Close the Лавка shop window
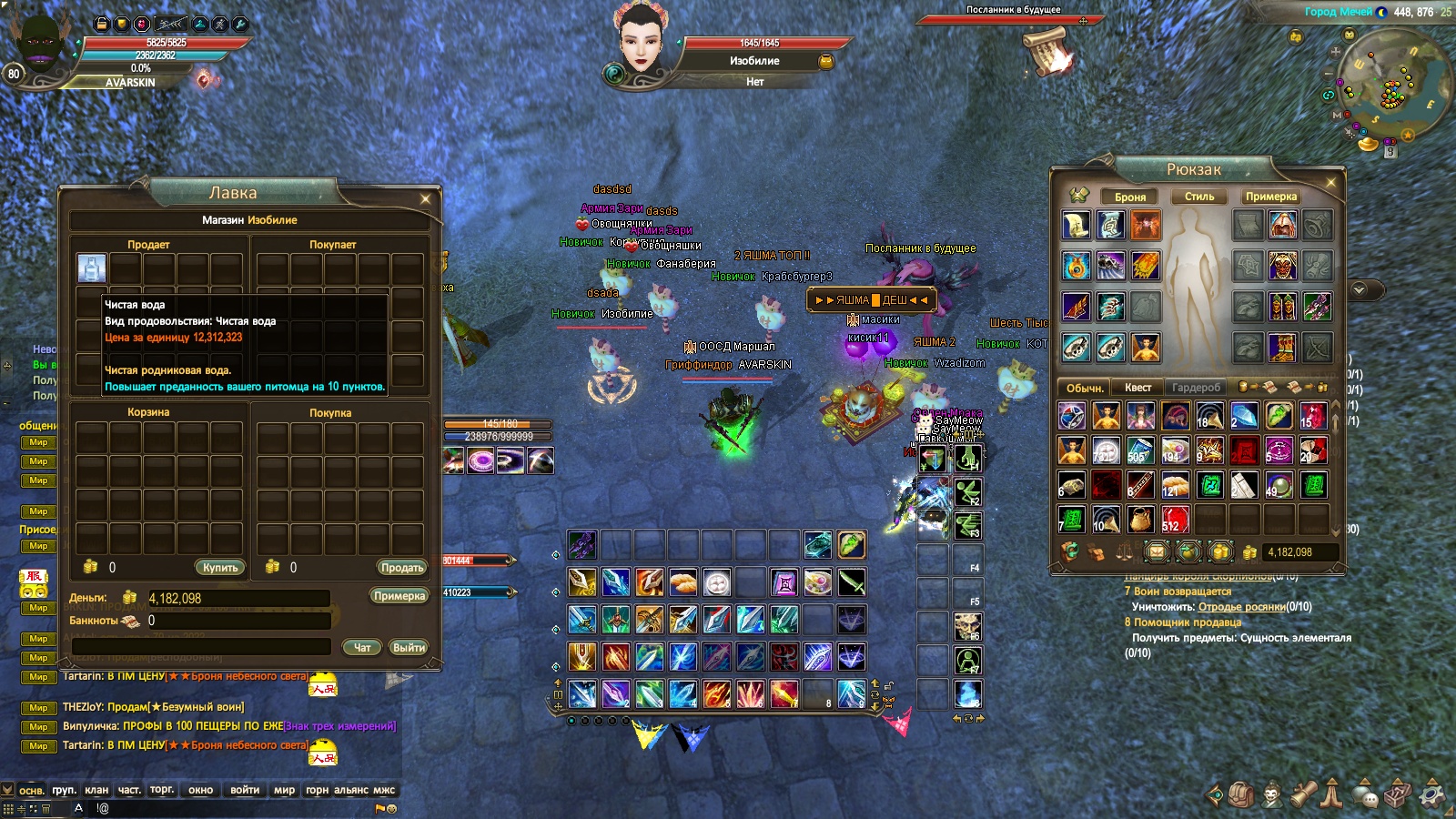1456x819 pixels. [425, 198]
